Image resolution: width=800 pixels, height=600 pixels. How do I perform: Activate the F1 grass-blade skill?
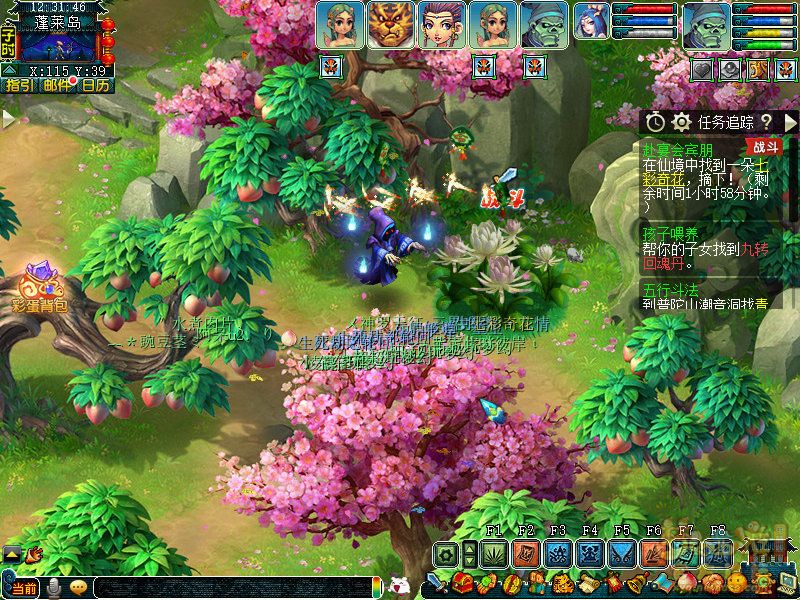tap(493, 554)
